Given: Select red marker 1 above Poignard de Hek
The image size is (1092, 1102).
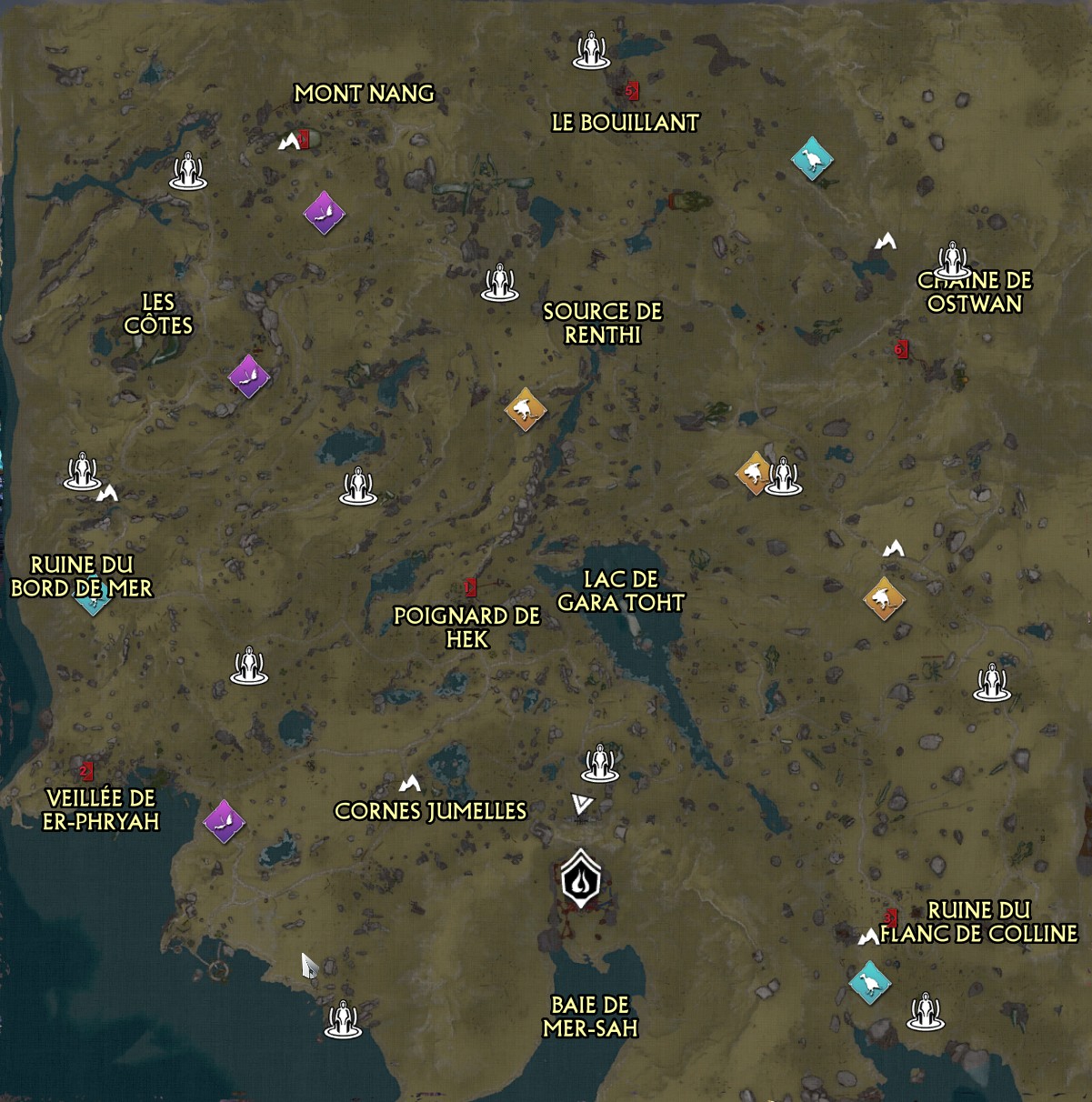Looking at the screenshot, I should [470, 588].
